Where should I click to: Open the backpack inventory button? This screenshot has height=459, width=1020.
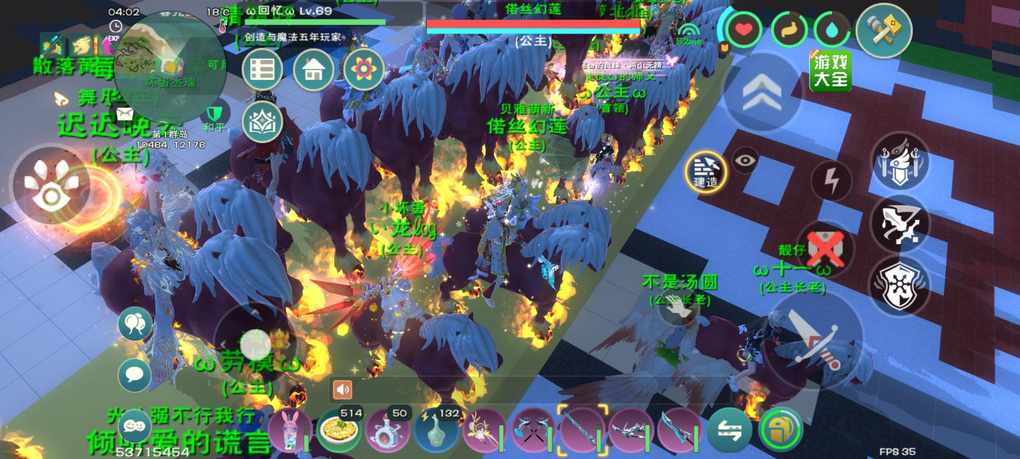[x=778, y=431]
